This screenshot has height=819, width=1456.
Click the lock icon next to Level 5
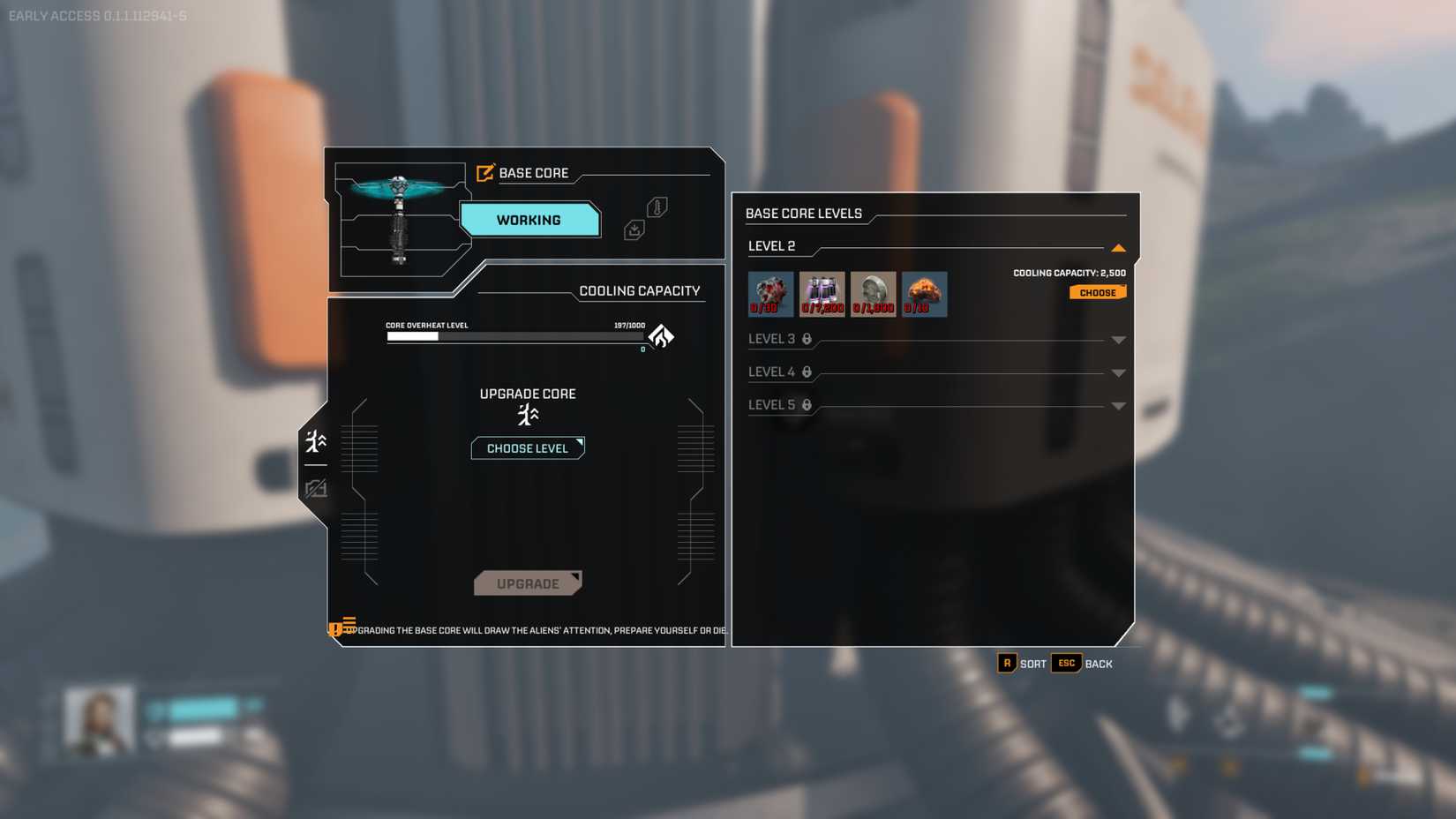point(806,405)
